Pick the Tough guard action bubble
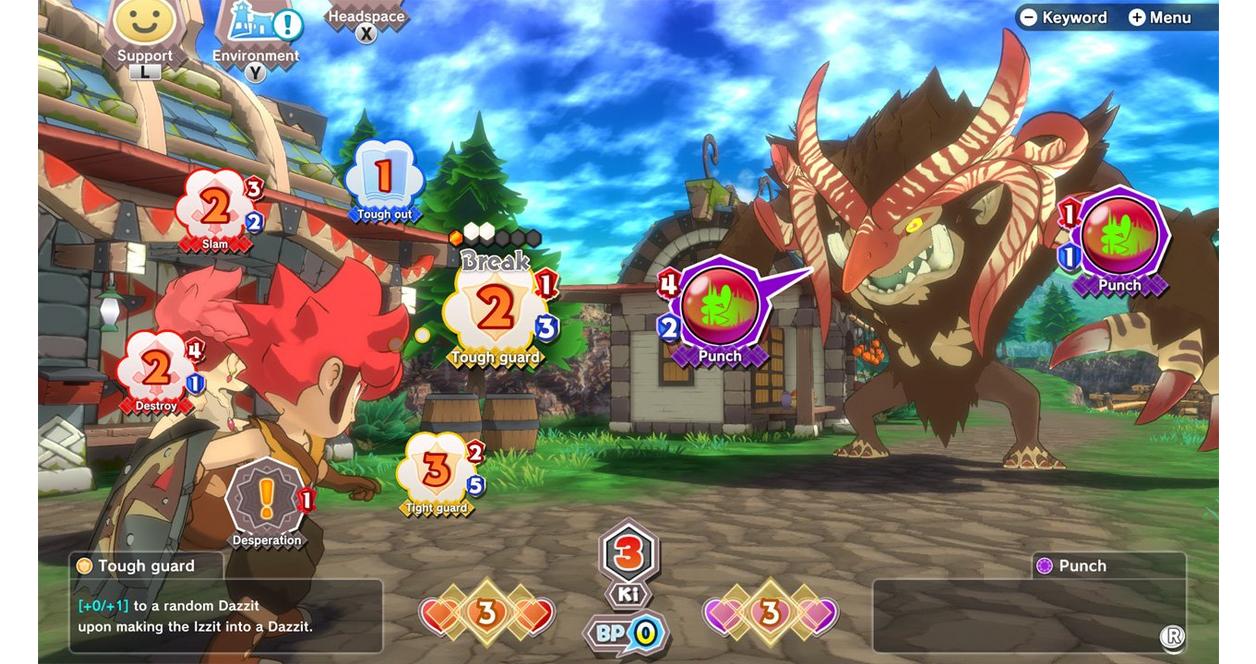This screenshot has width=1256, height=664. point(495,312)
